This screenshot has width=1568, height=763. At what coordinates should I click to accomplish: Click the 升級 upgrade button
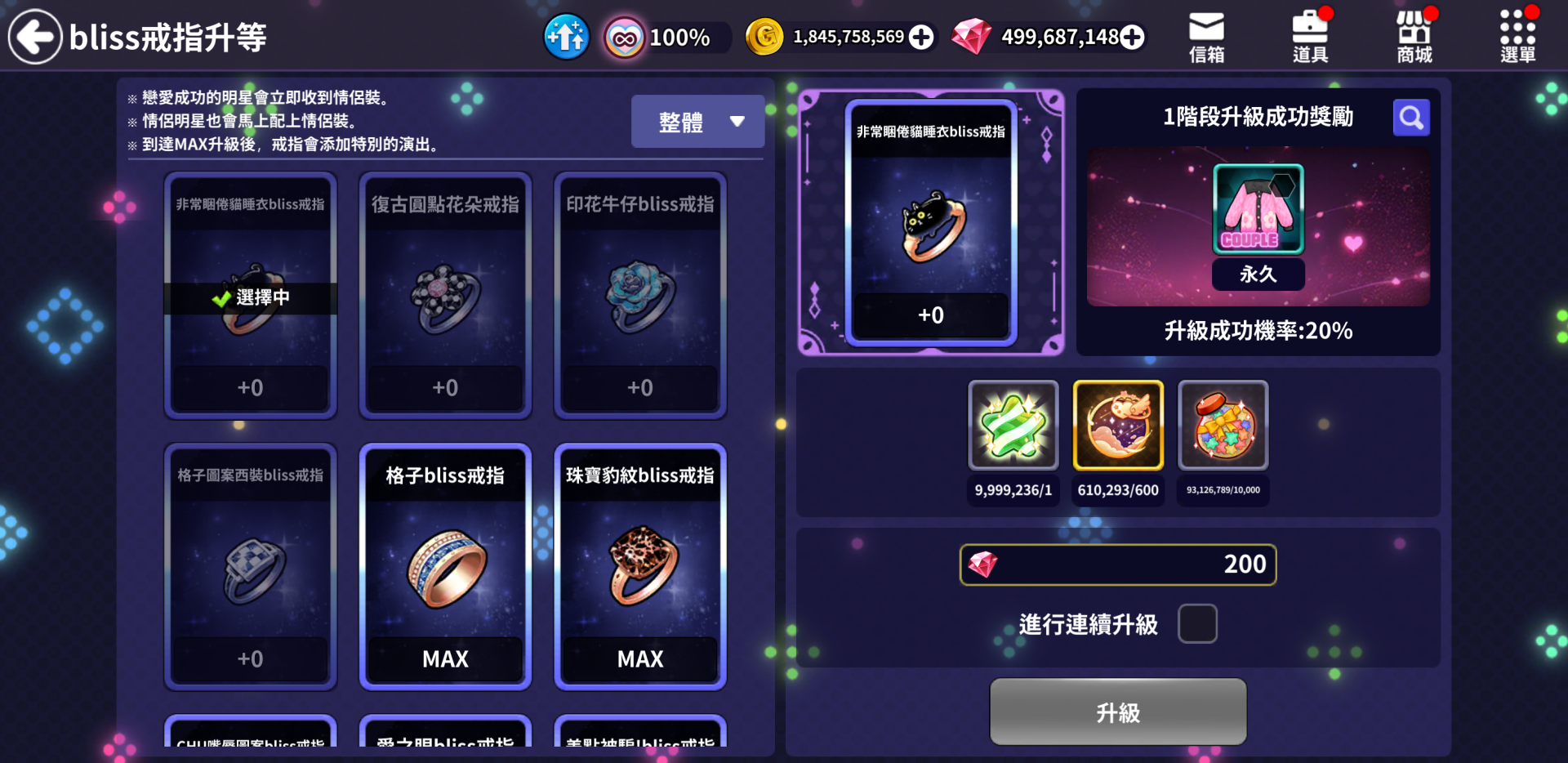tap(1118, 712)
